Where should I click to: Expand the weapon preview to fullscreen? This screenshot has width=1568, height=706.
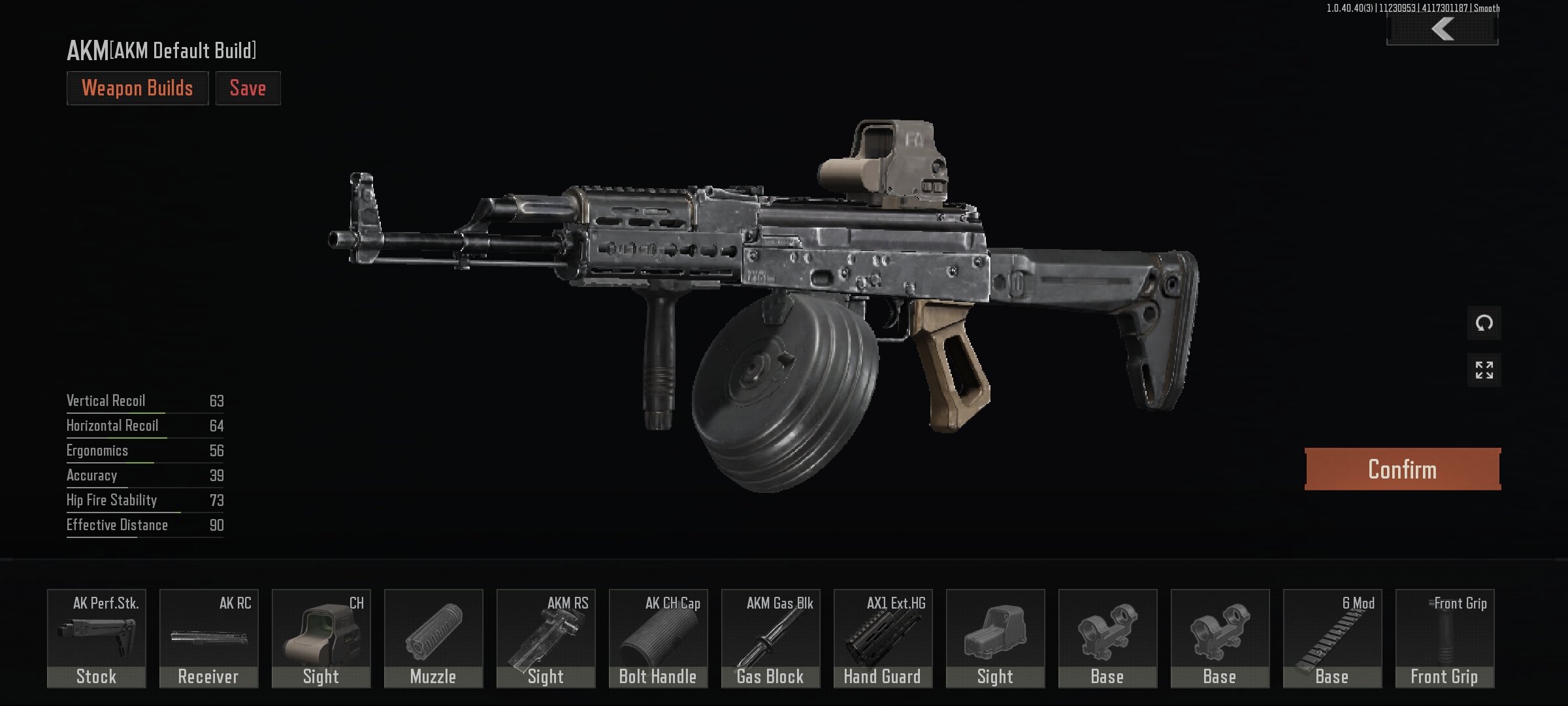click(x=1484, y=370)
